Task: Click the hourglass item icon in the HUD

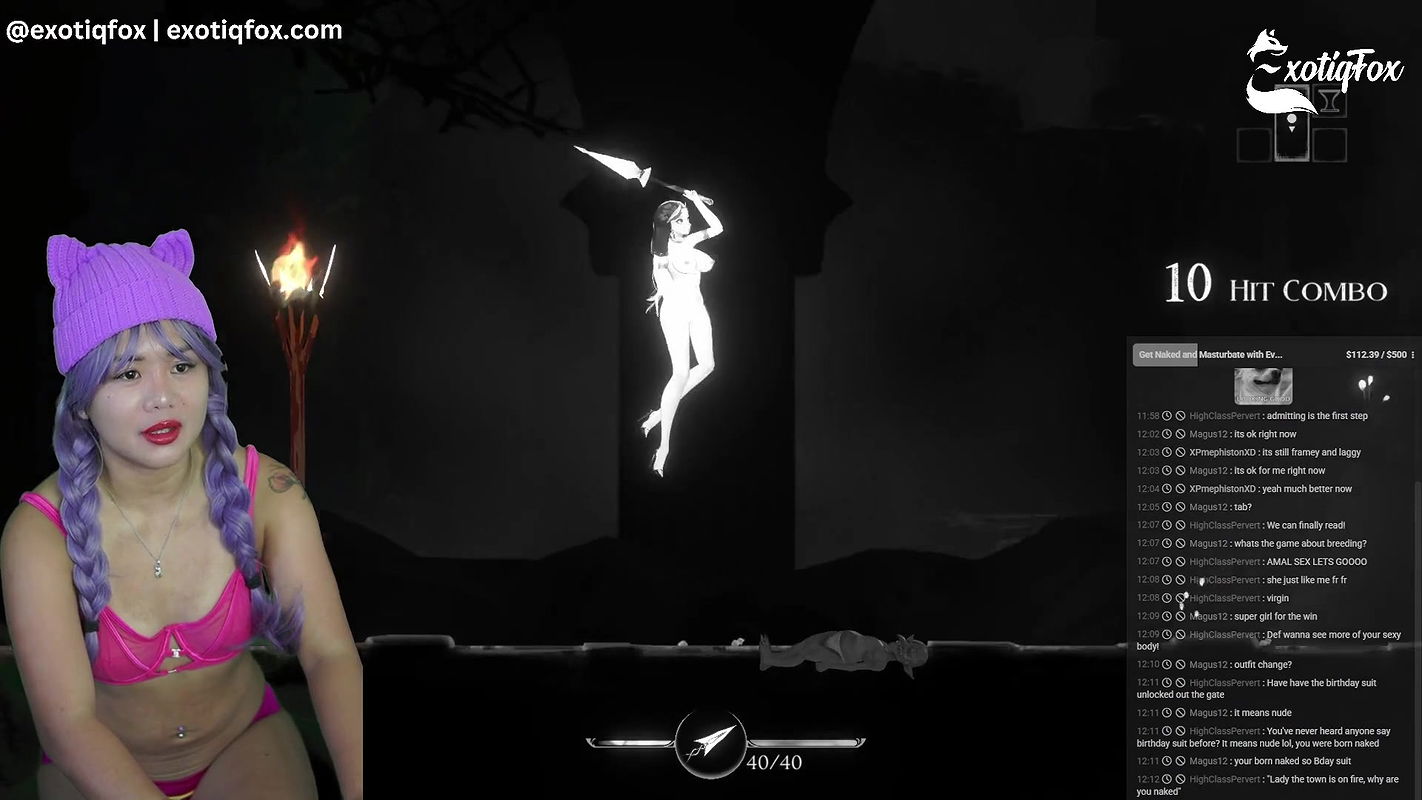Action: (x=1330, y=100)
